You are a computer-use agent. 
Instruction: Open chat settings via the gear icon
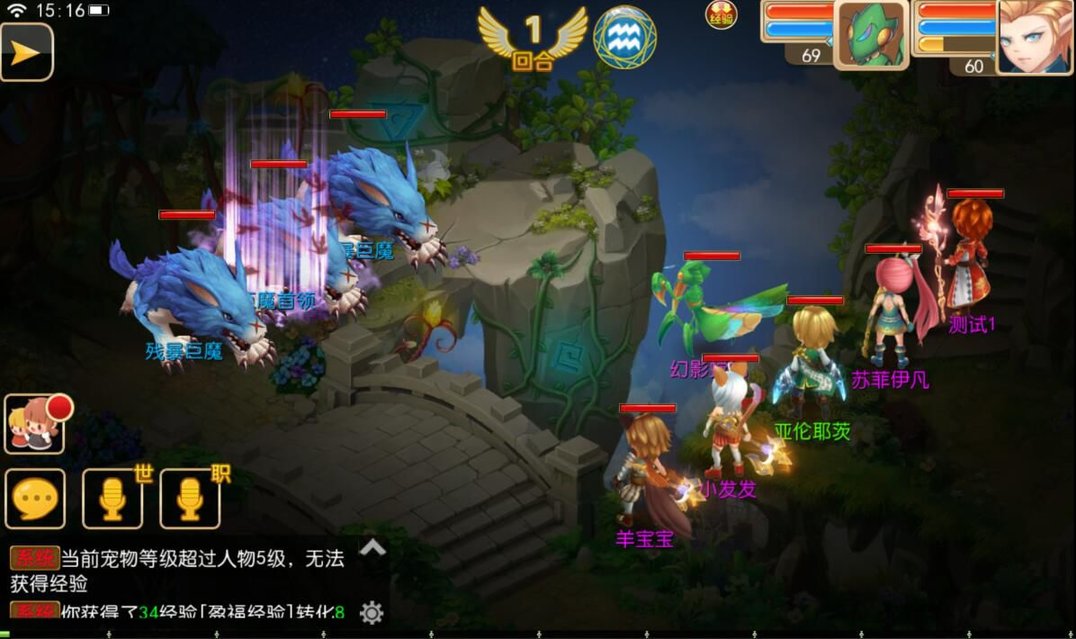(x=371, y=612)
